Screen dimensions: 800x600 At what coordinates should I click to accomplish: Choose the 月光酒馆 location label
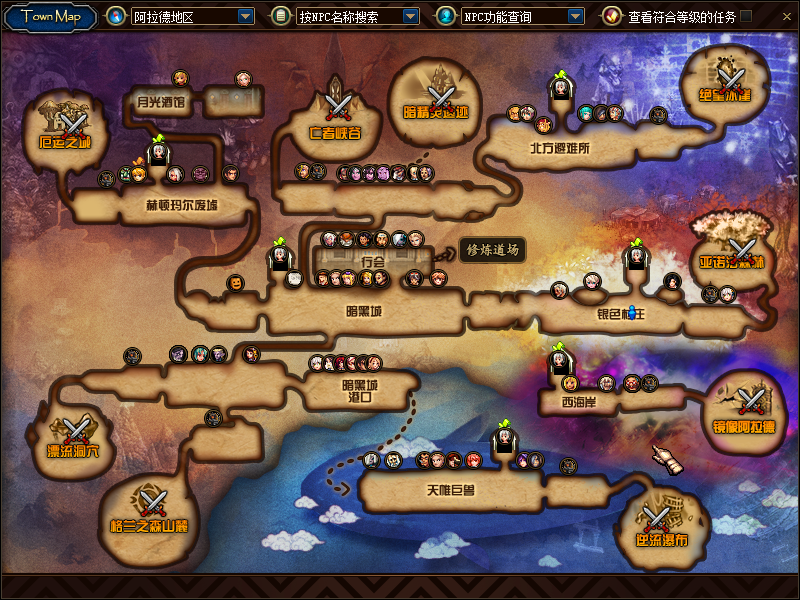[x=162, y=102]
